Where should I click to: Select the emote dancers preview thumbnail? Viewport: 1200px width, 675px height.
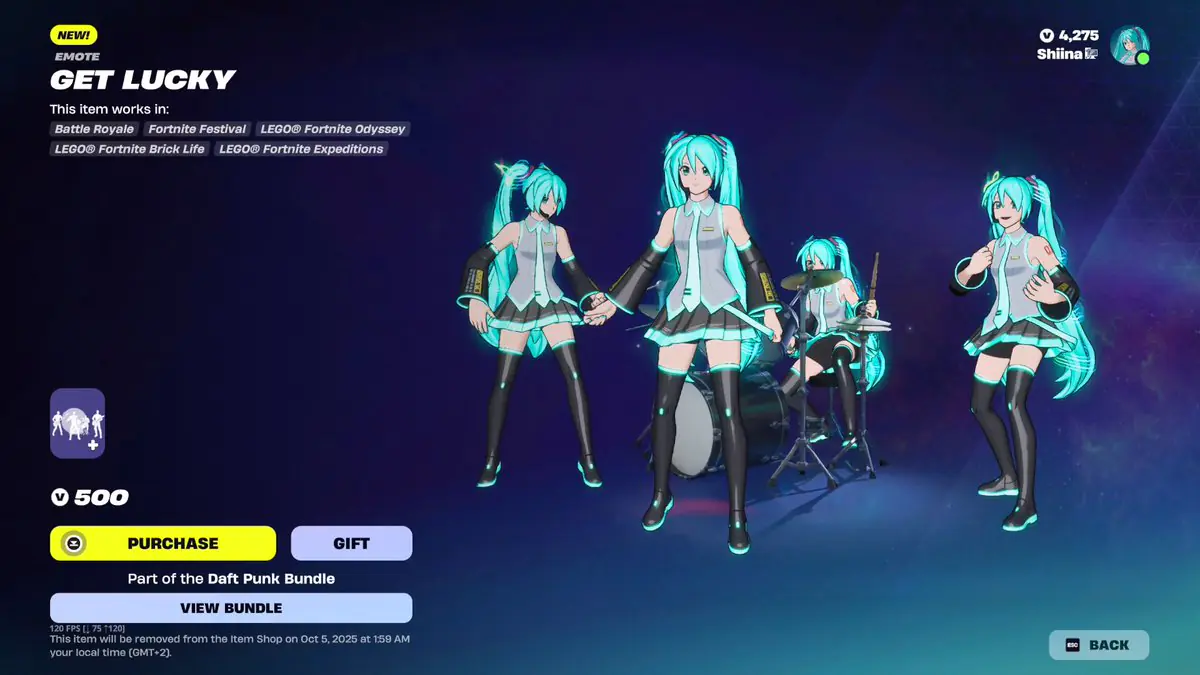(78, 423)
